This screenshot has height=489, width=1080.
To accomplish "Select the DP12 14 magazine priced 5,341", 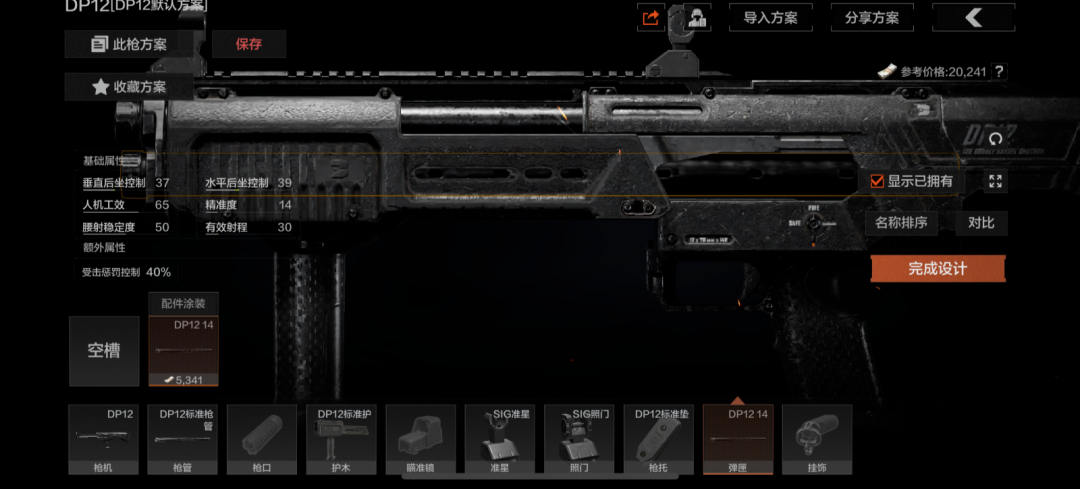I will pyautogui.click(x=183, y=351).
